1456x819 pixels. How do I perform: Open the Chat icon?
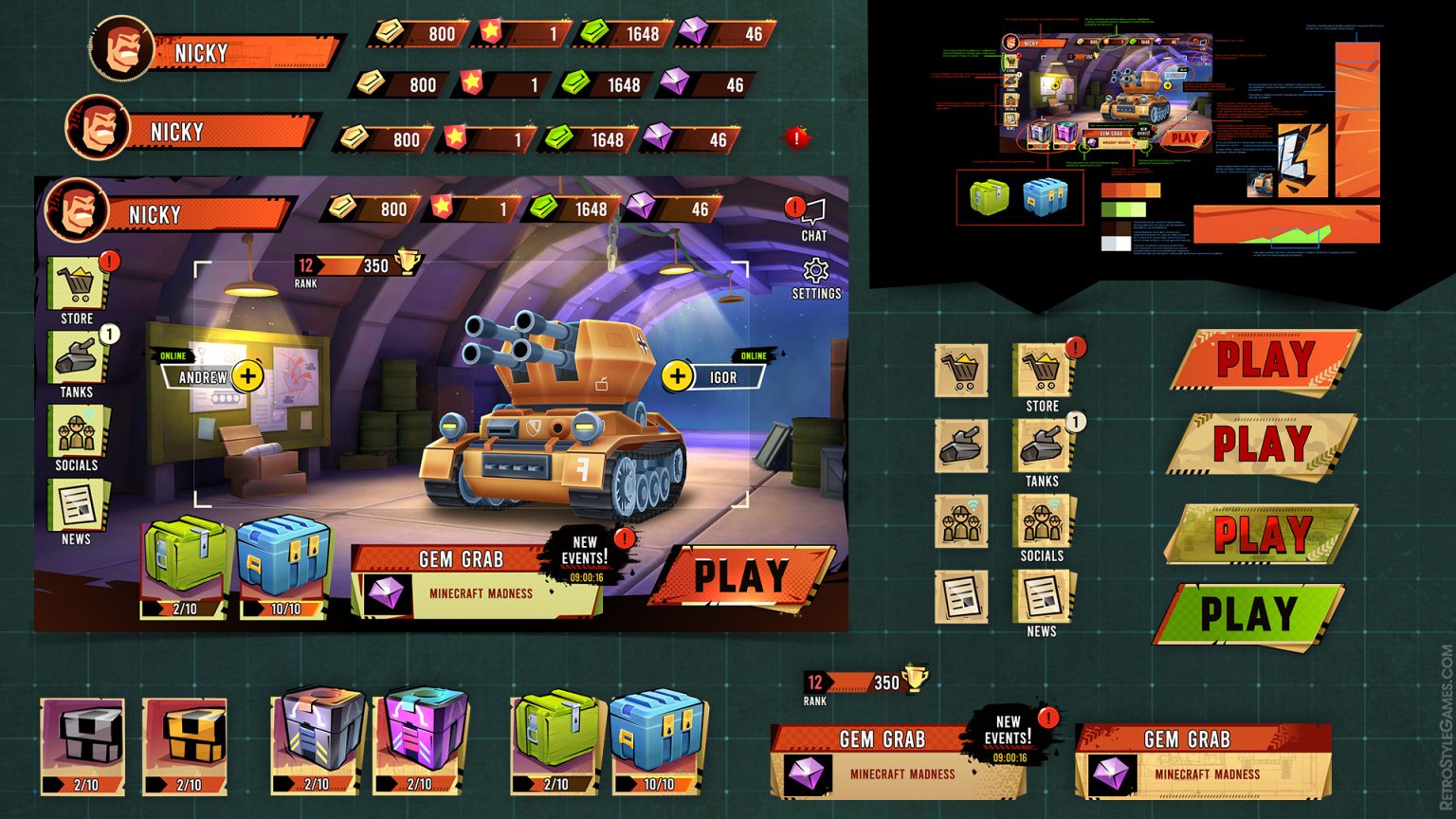click(813, 210)
